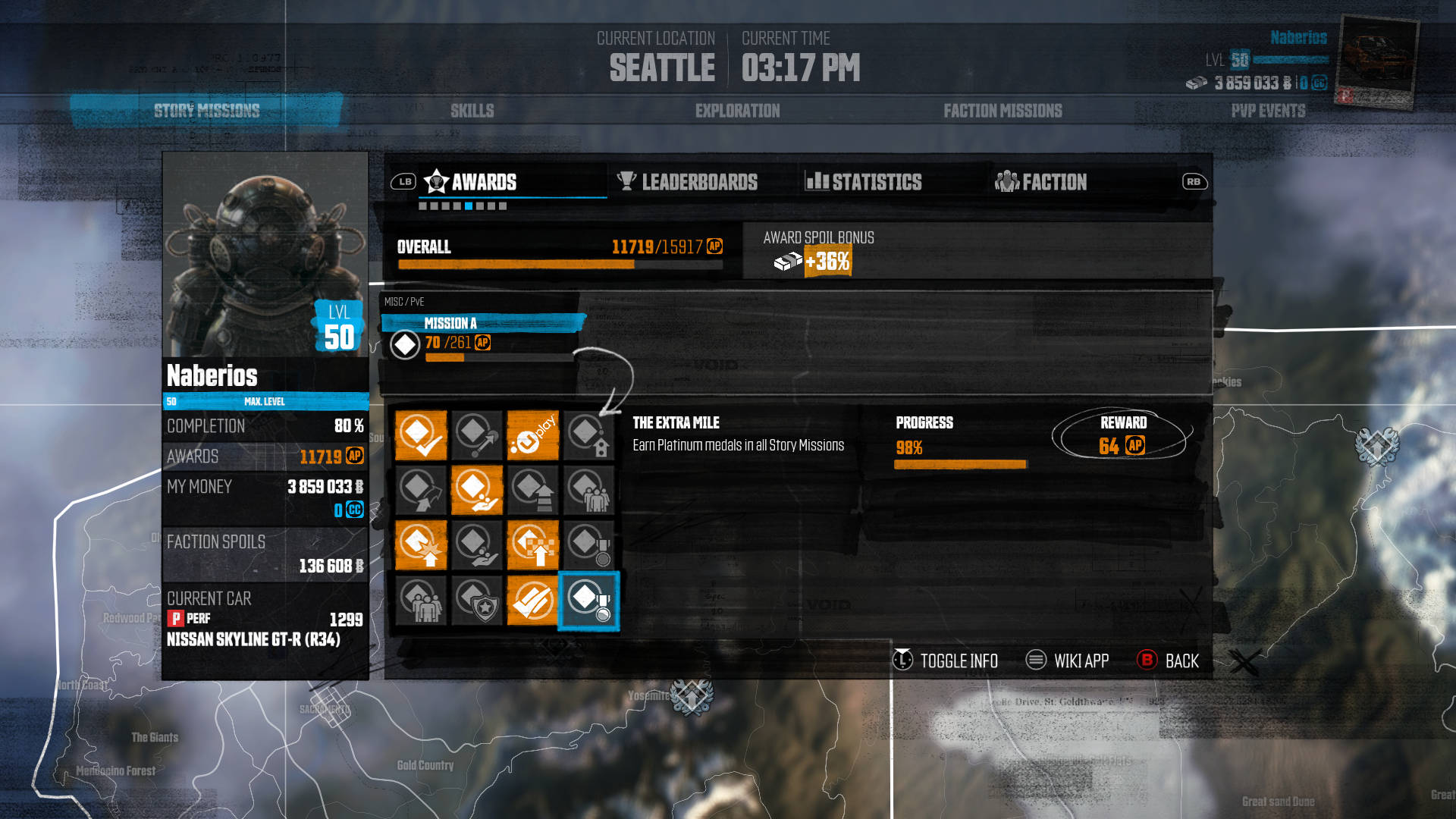Viewport: 1456px width, 819px height.
Task: Select the orange double checkmark award tile
Action: pos(533,601)
